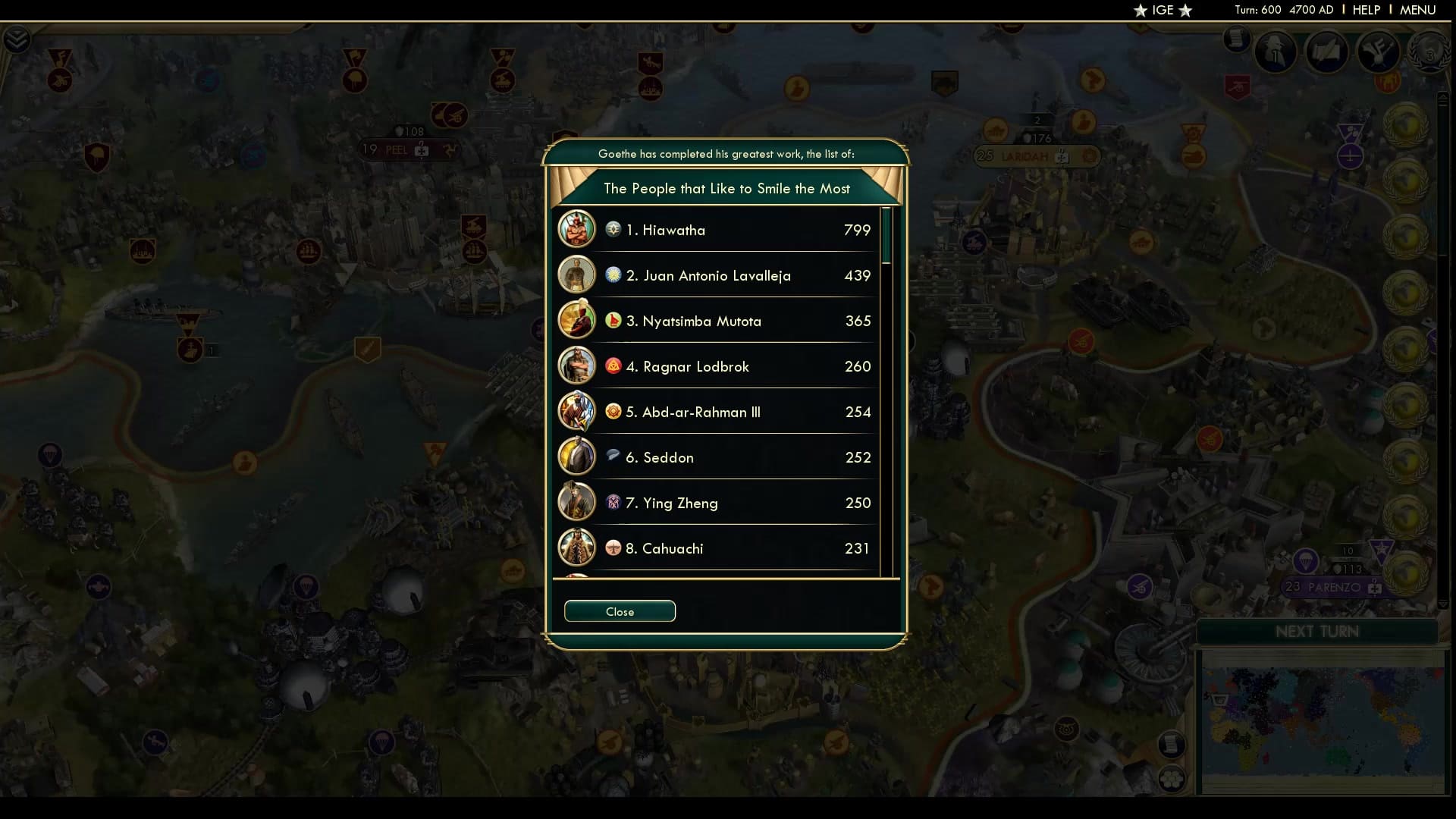
Task: Click the religion icon beside Hiawatha's name
Action: tap(613, 230)
